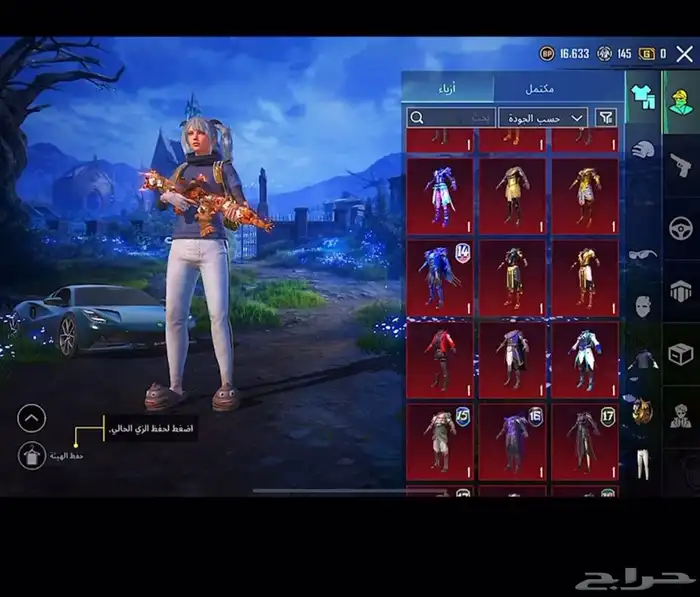Switch to the مكتمل tab
Image resolution: width=700 pixels, height=597 pixels.
tap(542, 88)
